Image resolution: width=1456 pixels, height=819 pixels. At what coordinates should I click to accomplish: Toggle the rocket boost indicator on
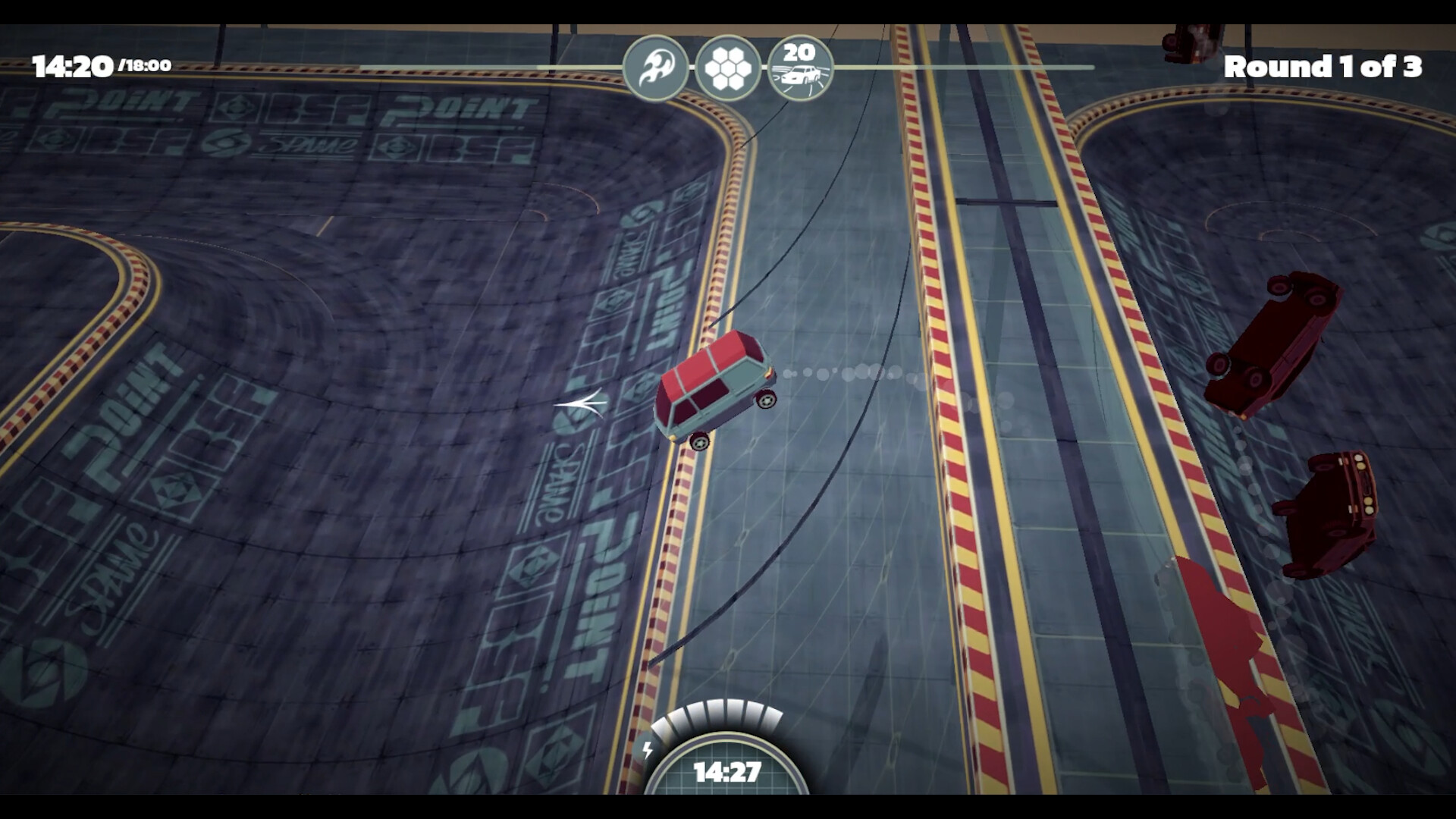point(657,67)
